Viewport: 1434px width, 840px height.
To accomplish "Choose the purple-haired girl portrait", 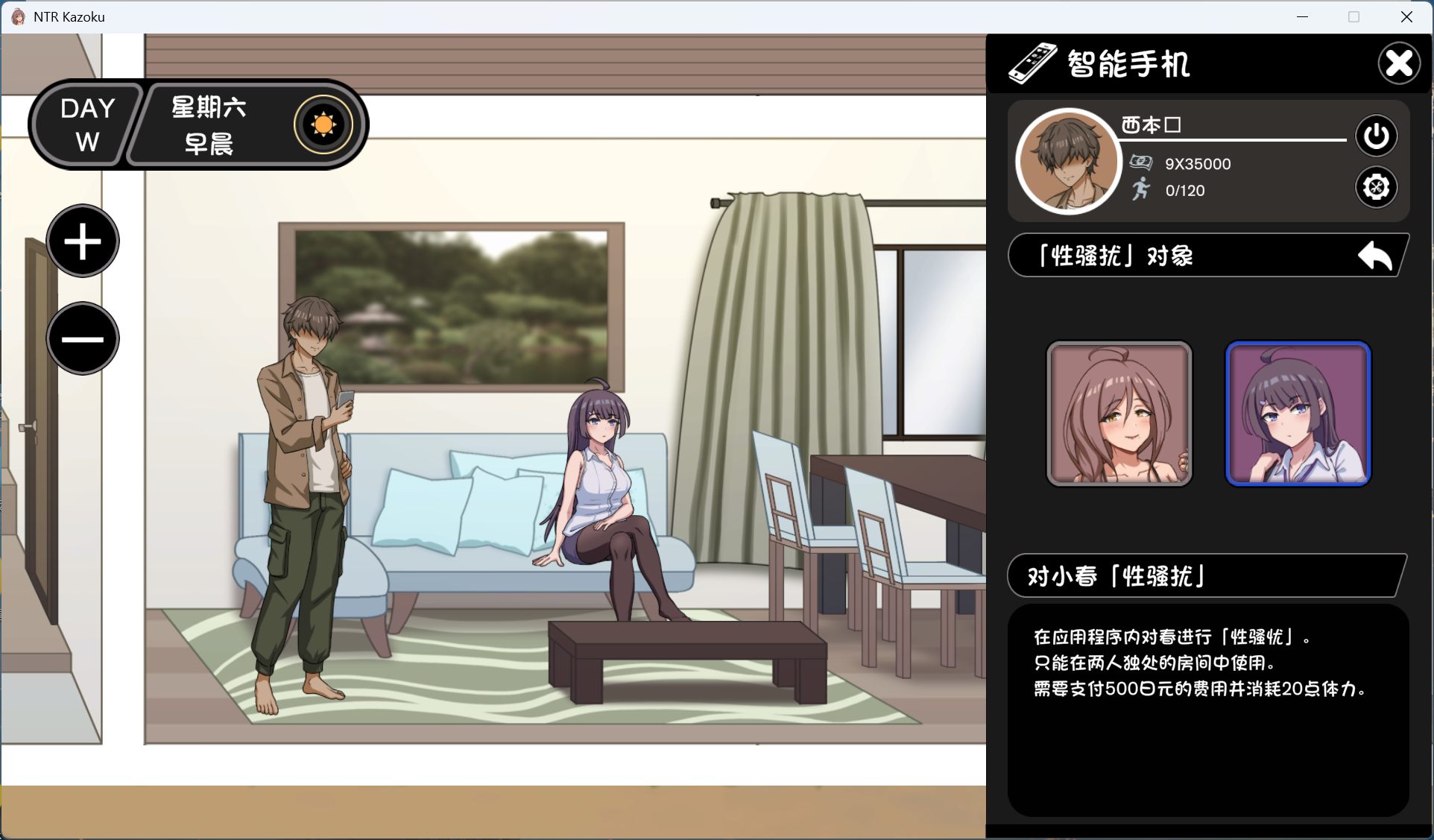I will 1298,414.
